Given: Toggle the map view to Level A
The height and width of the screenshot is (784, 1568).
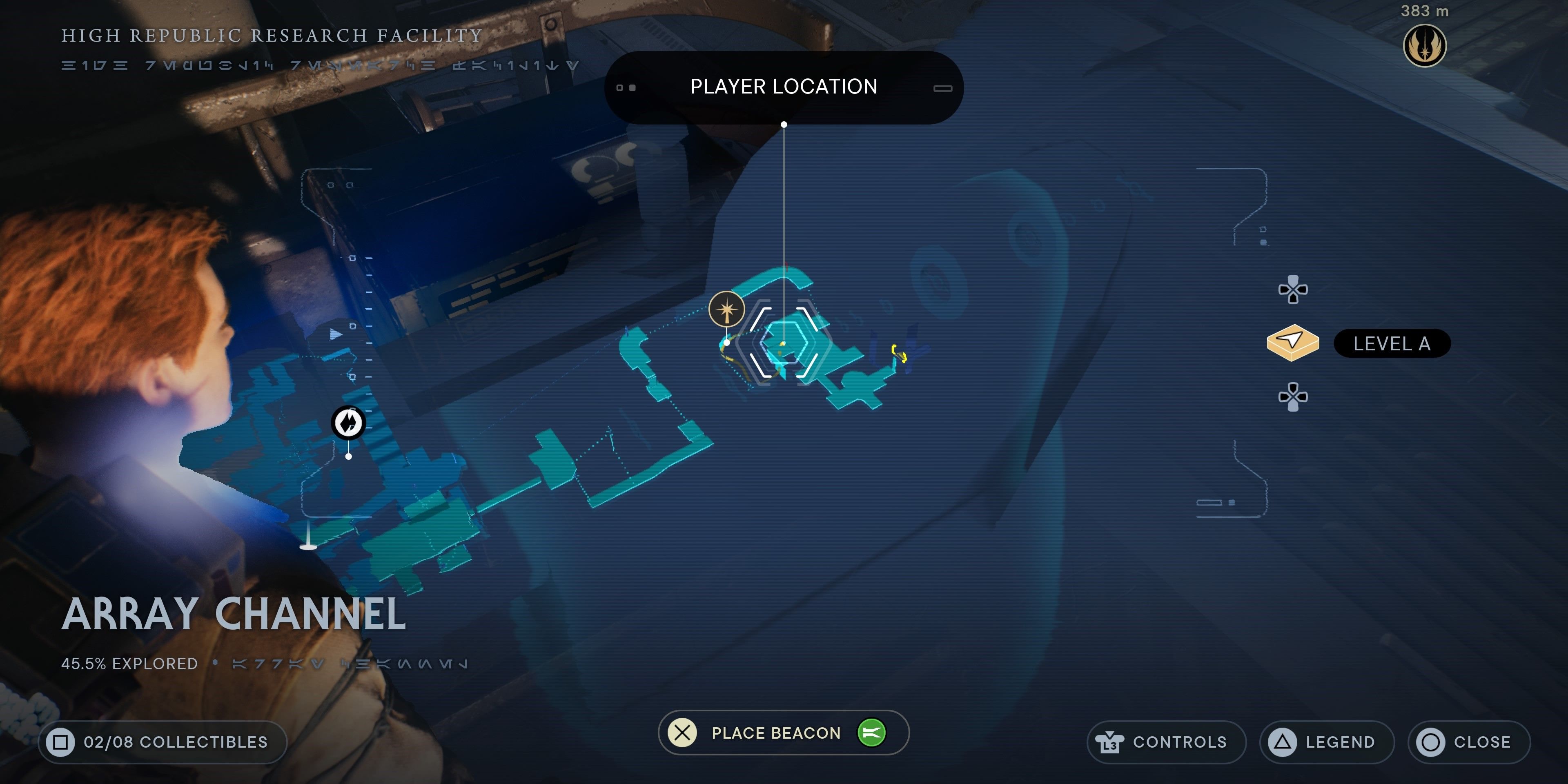Looking at the screenshot, I should 1392,343.
